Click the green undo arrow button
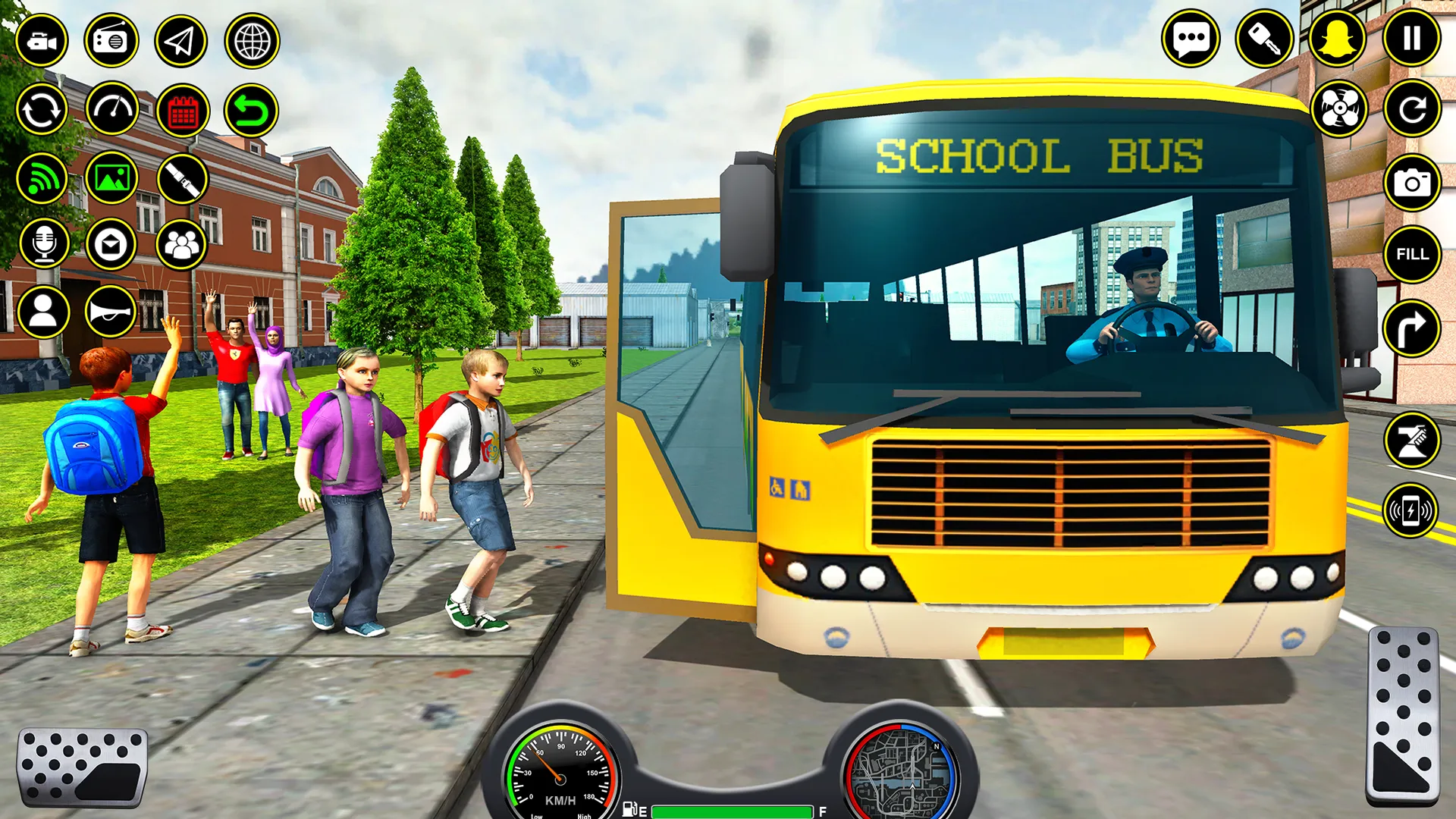 coord(251,111)
